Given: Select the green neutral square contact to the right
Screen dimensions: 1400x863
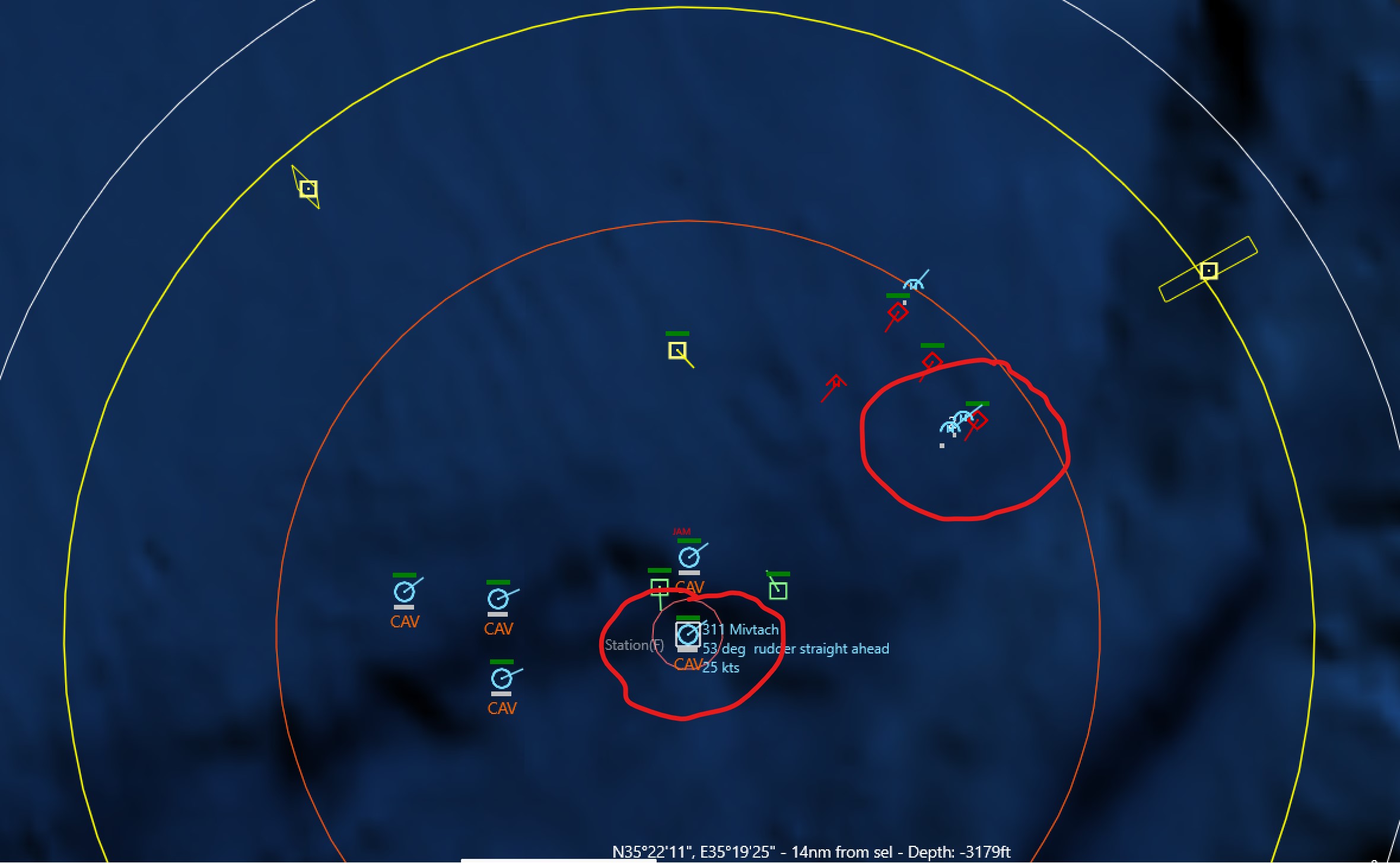Looking at the screenshot, I should (x=779, y=589).
